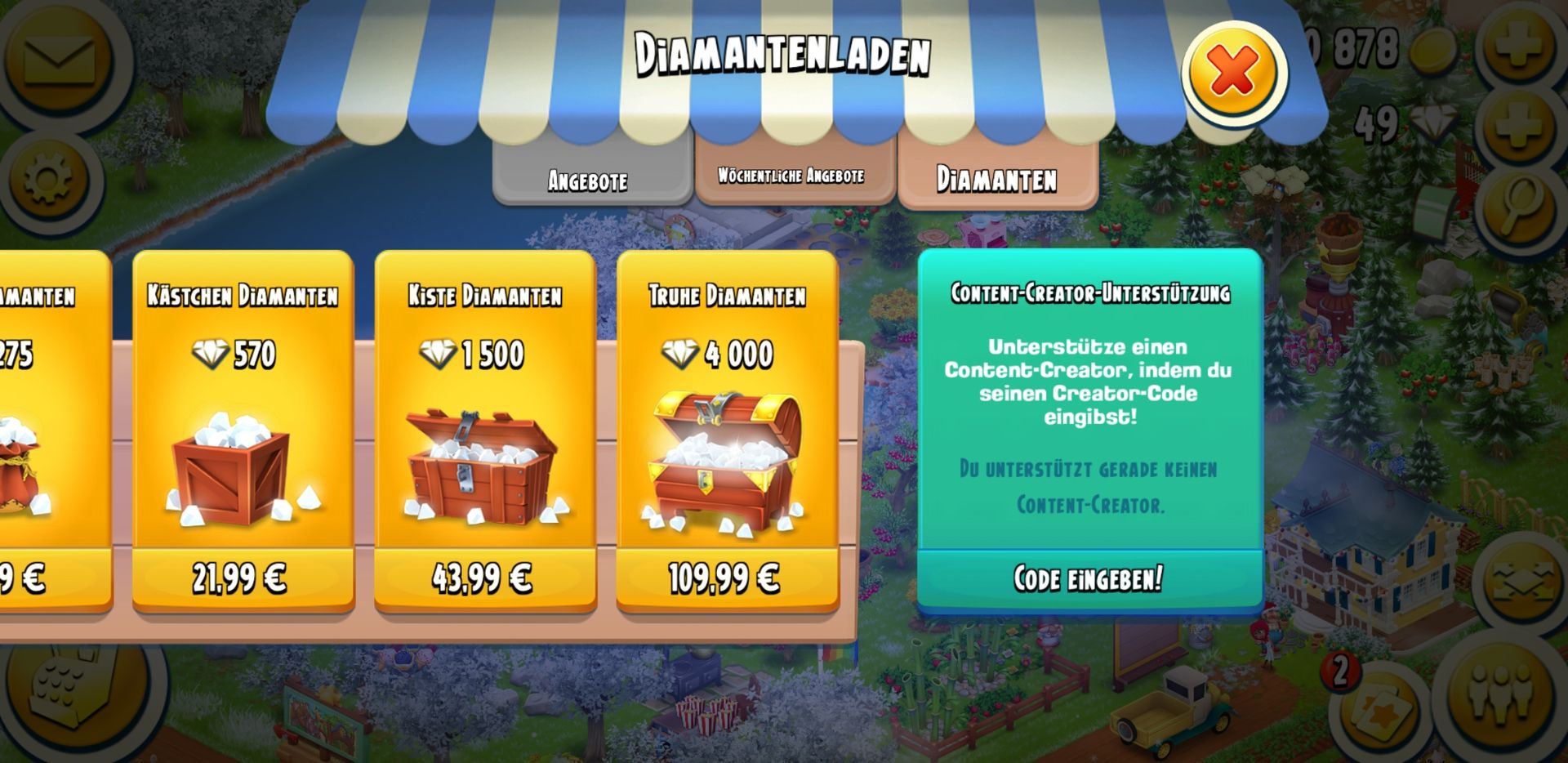The width and height of the screenshot is (1568, 763).
Task: Switch to the Angebote tab
Action: click(x=589, y=179)
